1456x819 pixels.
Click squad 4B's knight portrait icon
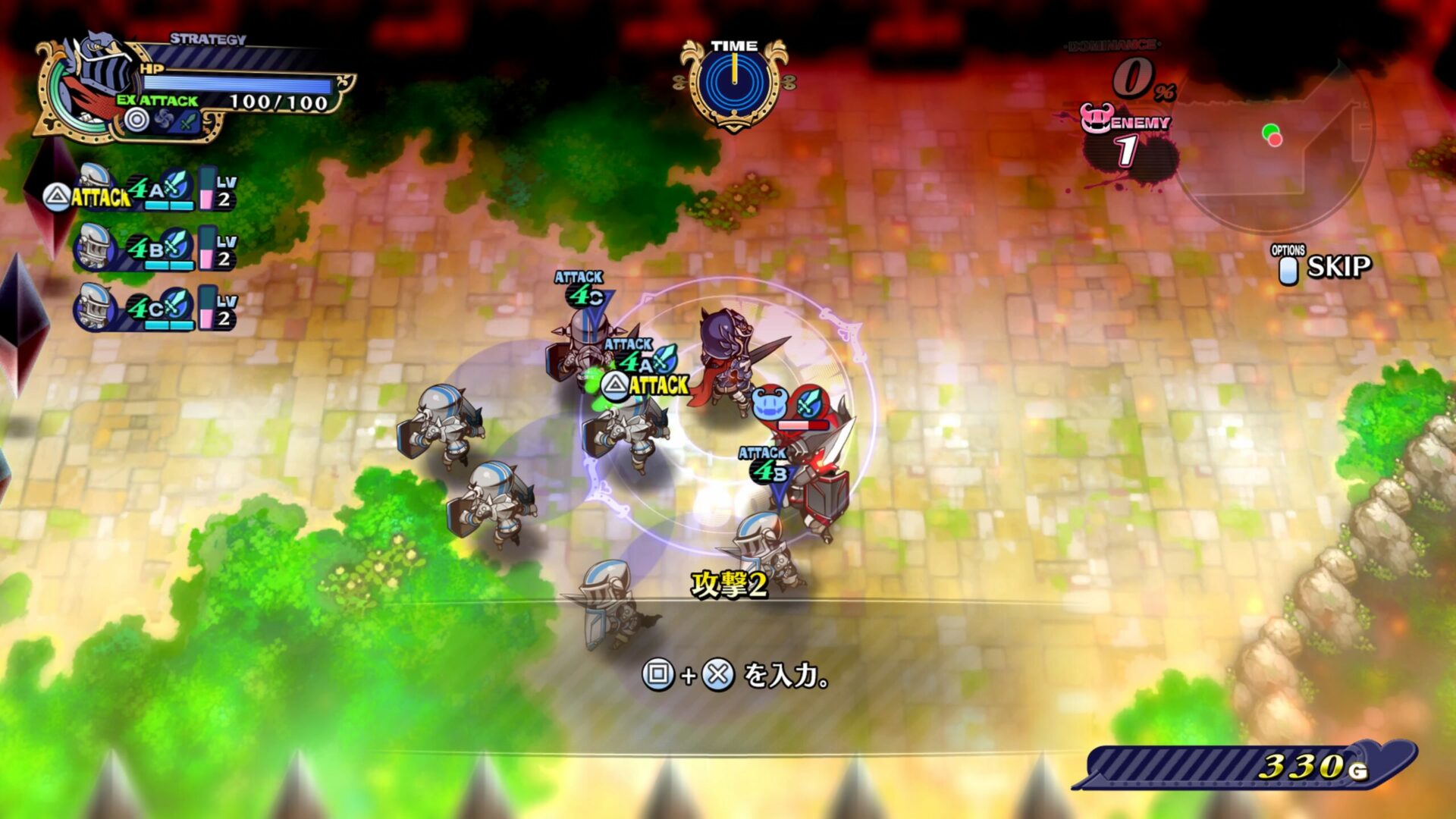point(94,246)
